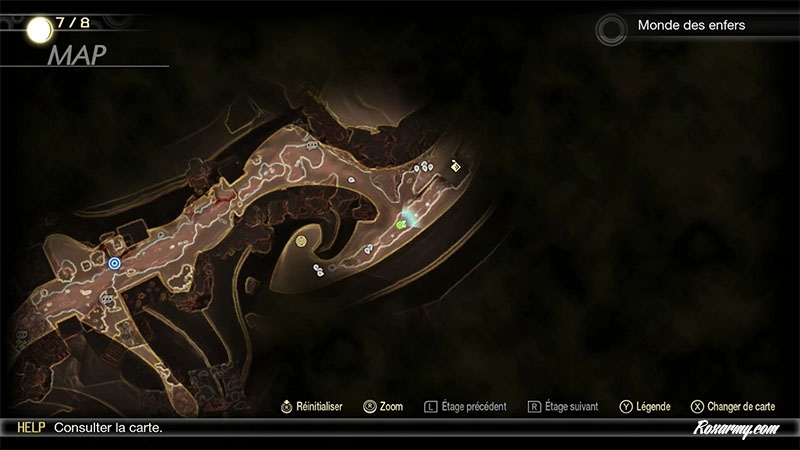Select the blue ring marker on the map
The width and height of the screenshot is (800, 450).
pos(115,263)
